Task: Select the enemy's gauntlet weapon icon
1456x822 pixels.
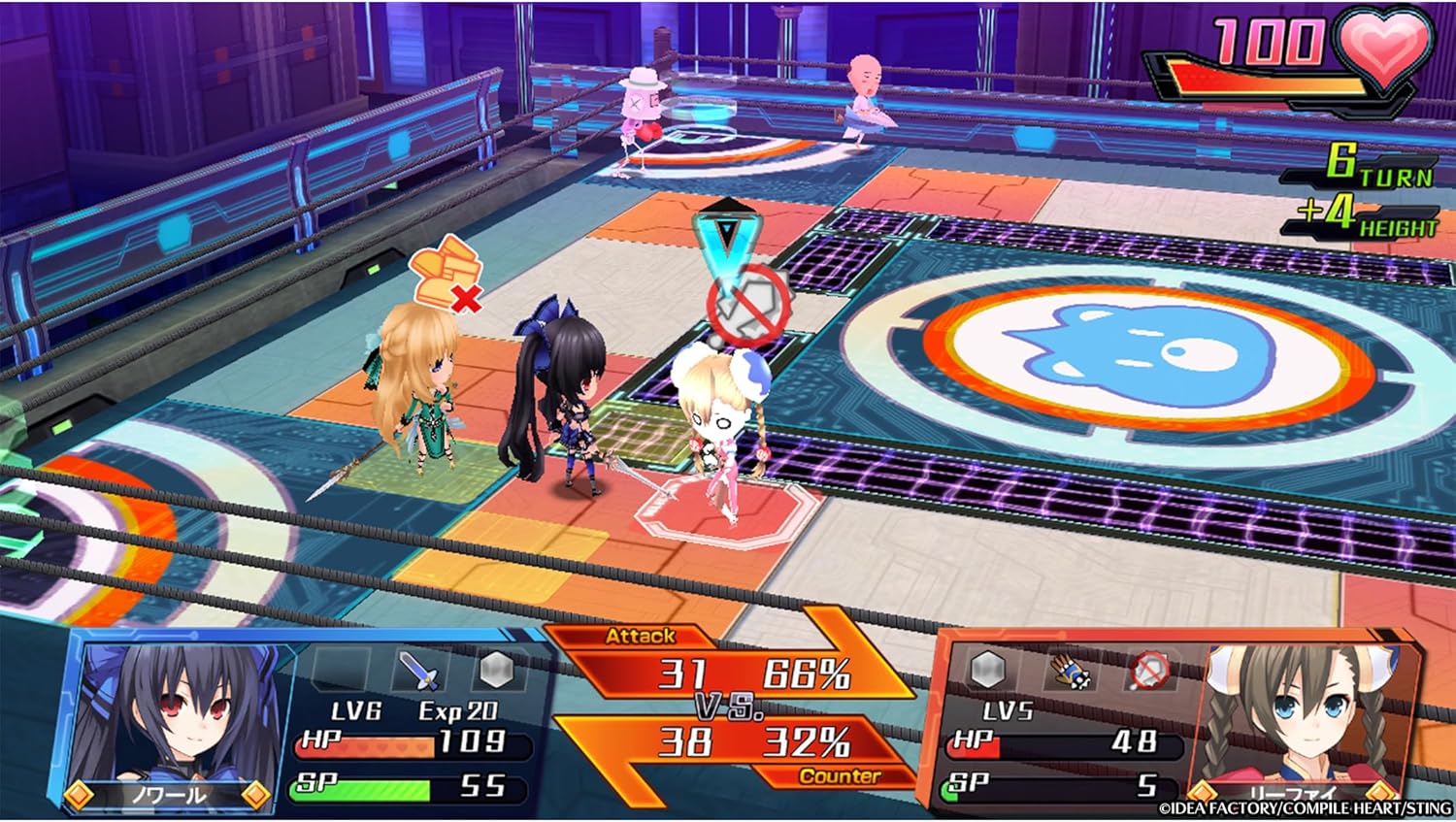Action: [1071, 670]
